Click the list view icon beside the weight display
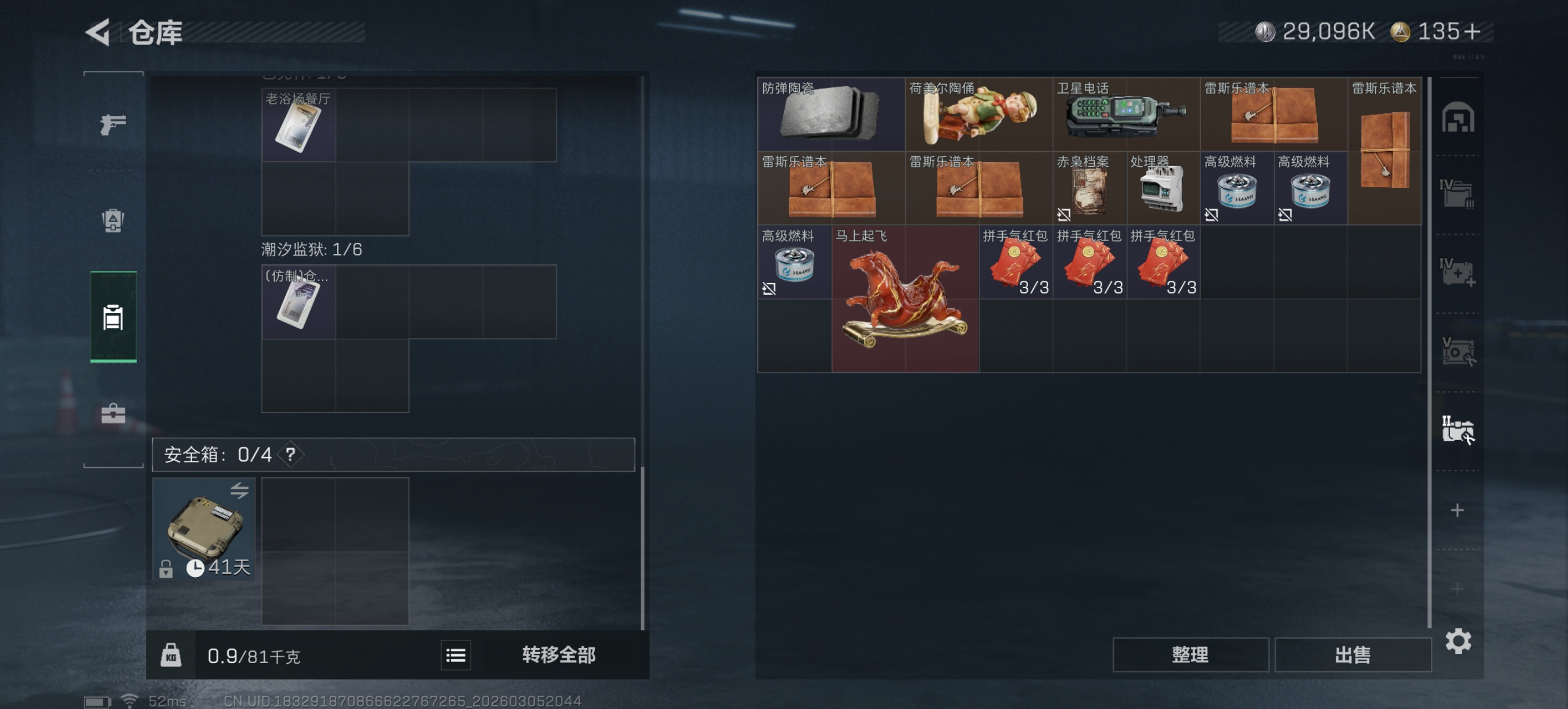The width and height of the screenshot is (1568, 709). [455, 656]
